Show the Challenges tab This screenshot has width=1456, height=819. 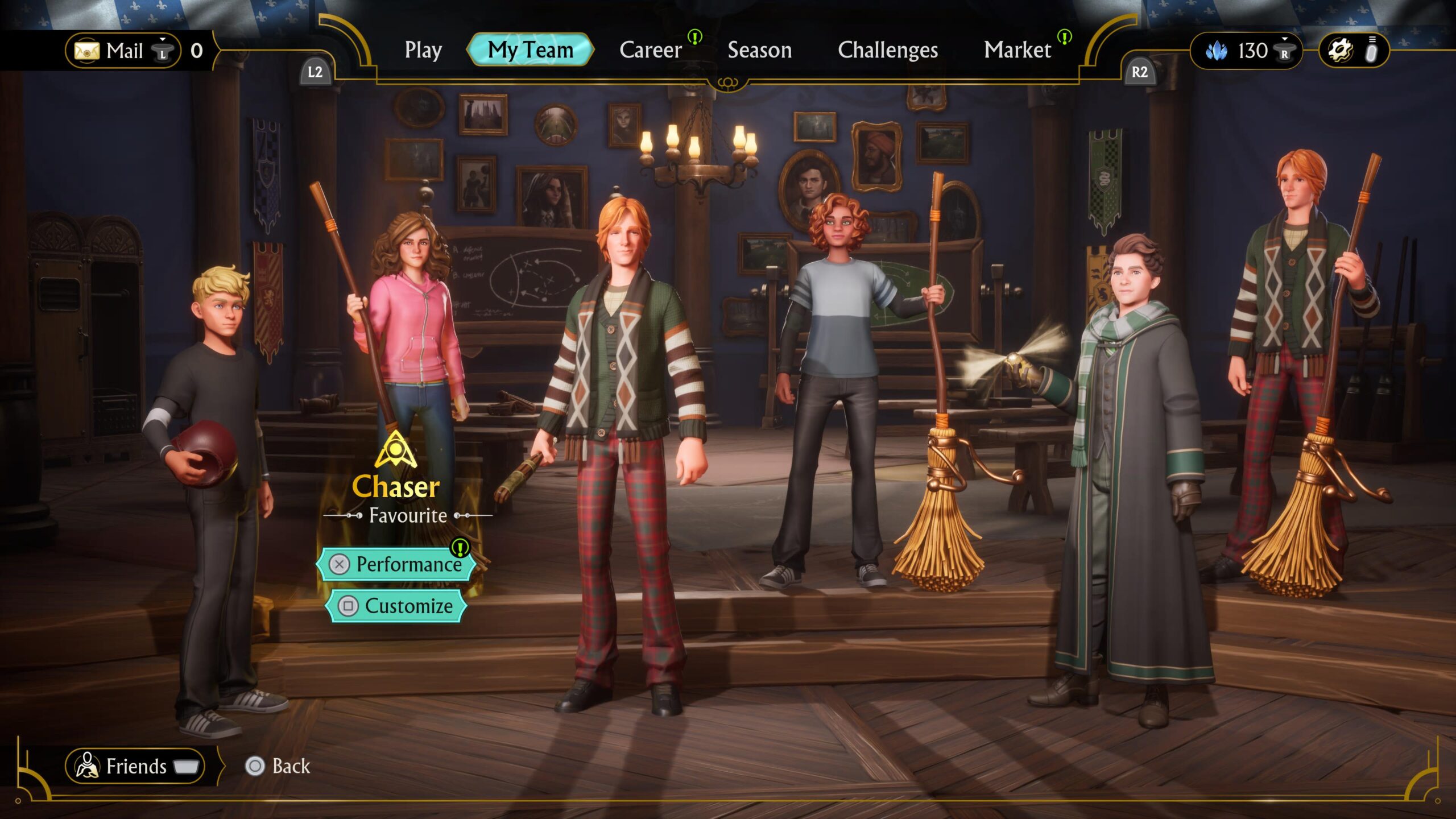pyautogui.click(x=887, y=51)
